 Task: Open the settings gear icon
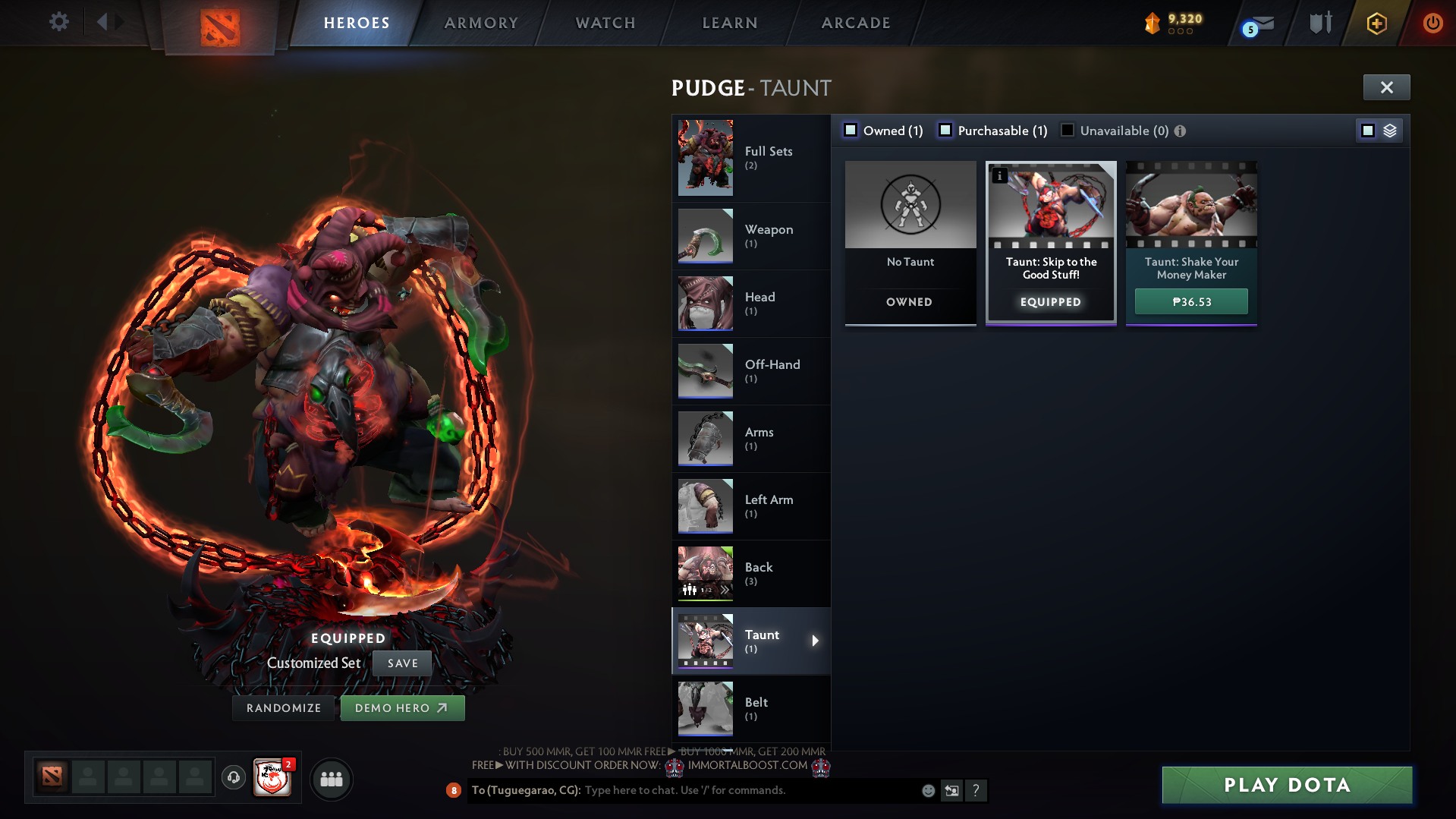[x=58, y=22]
